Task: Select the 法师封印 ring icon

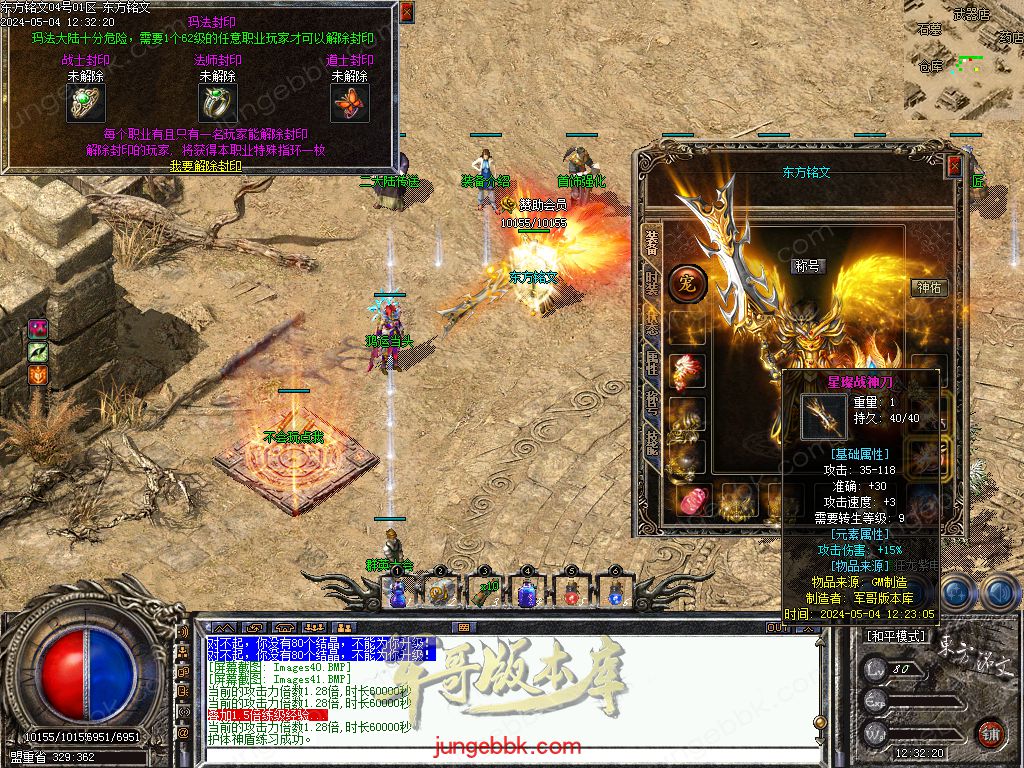Action: pos(217,102)
